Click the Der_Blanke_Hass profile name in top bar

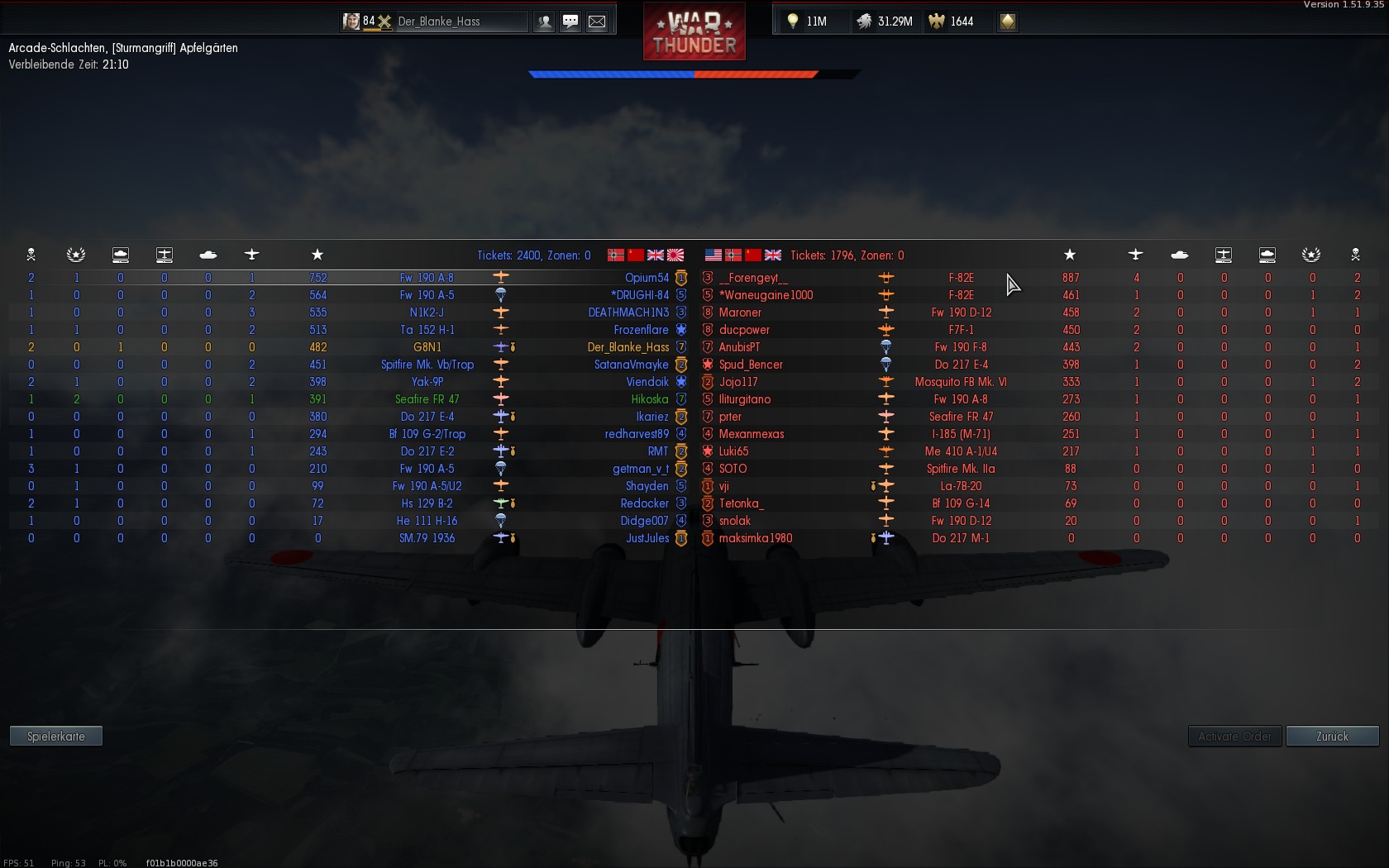pos(438,21)
